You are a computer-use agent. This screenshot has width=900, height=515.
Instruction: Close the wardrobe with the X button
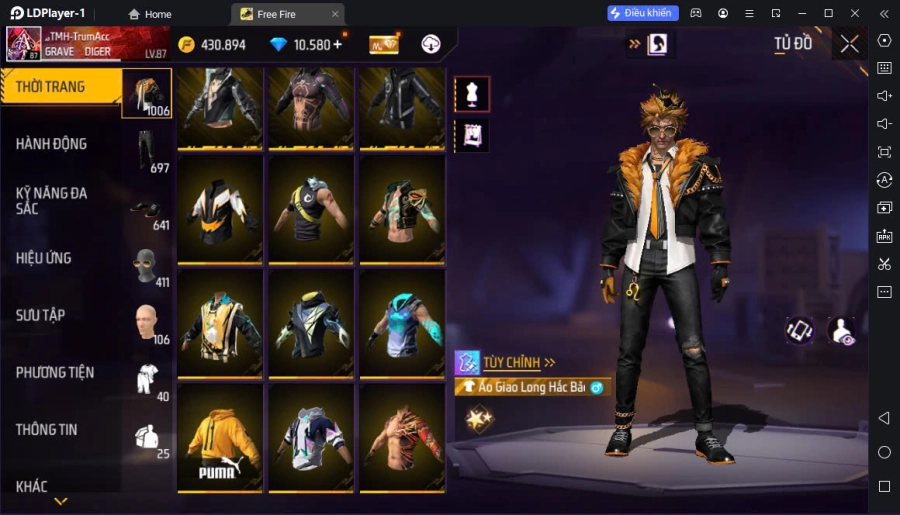click(849, 44)
